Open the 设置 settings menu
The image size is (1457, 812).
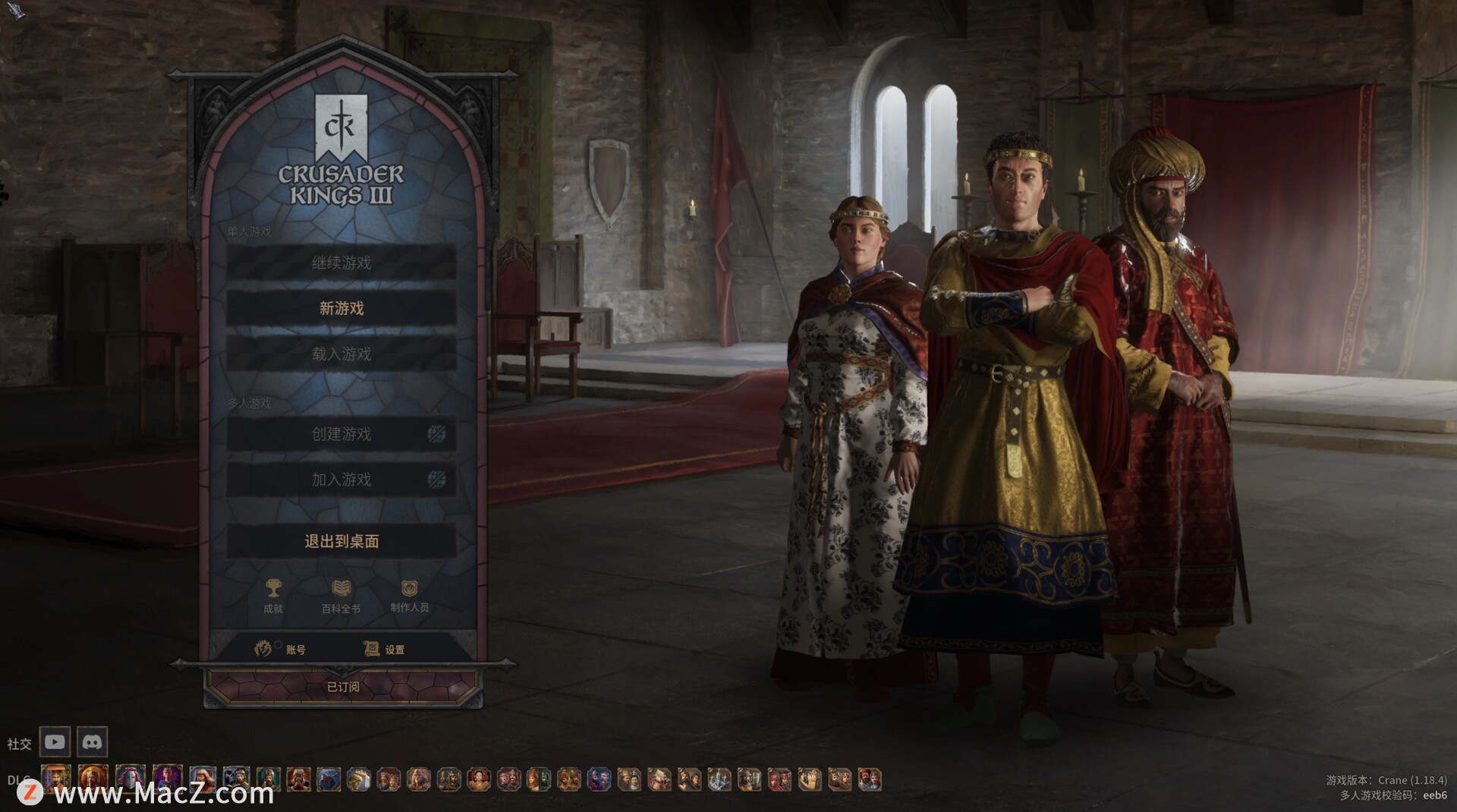(x=384, y=649)
